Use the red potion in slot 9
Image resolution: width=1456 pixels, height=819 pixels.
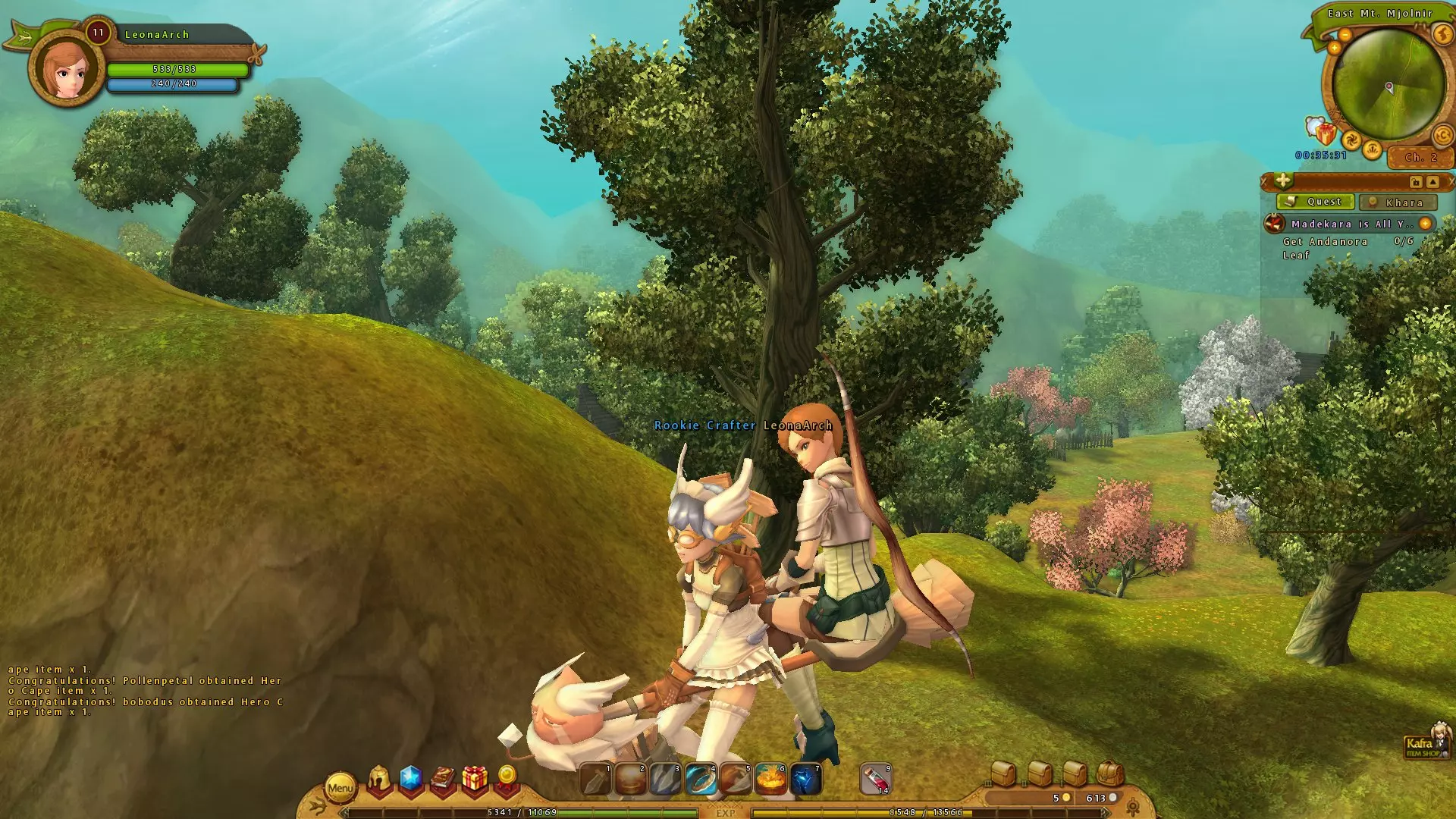click(x=876, y=780)
